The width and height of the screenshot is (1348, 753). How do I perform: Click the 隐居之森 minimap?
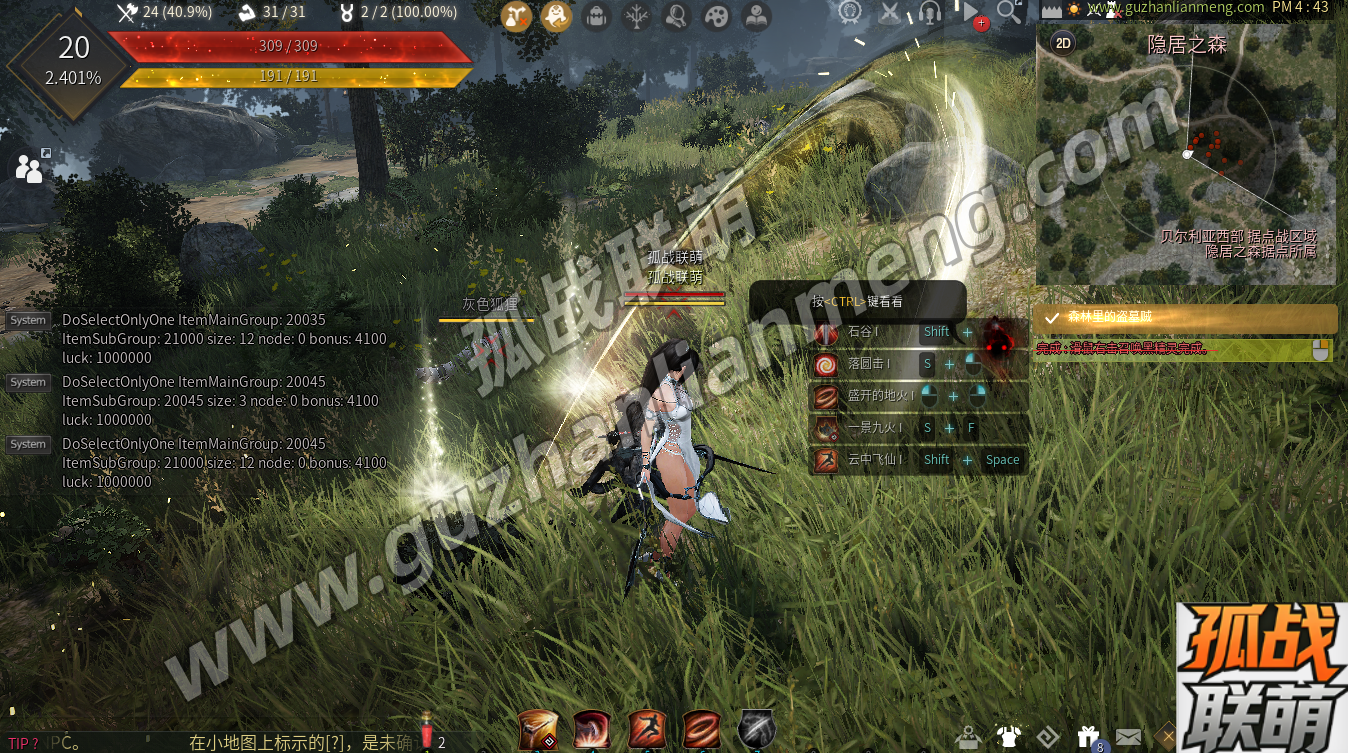point(1186,160)
